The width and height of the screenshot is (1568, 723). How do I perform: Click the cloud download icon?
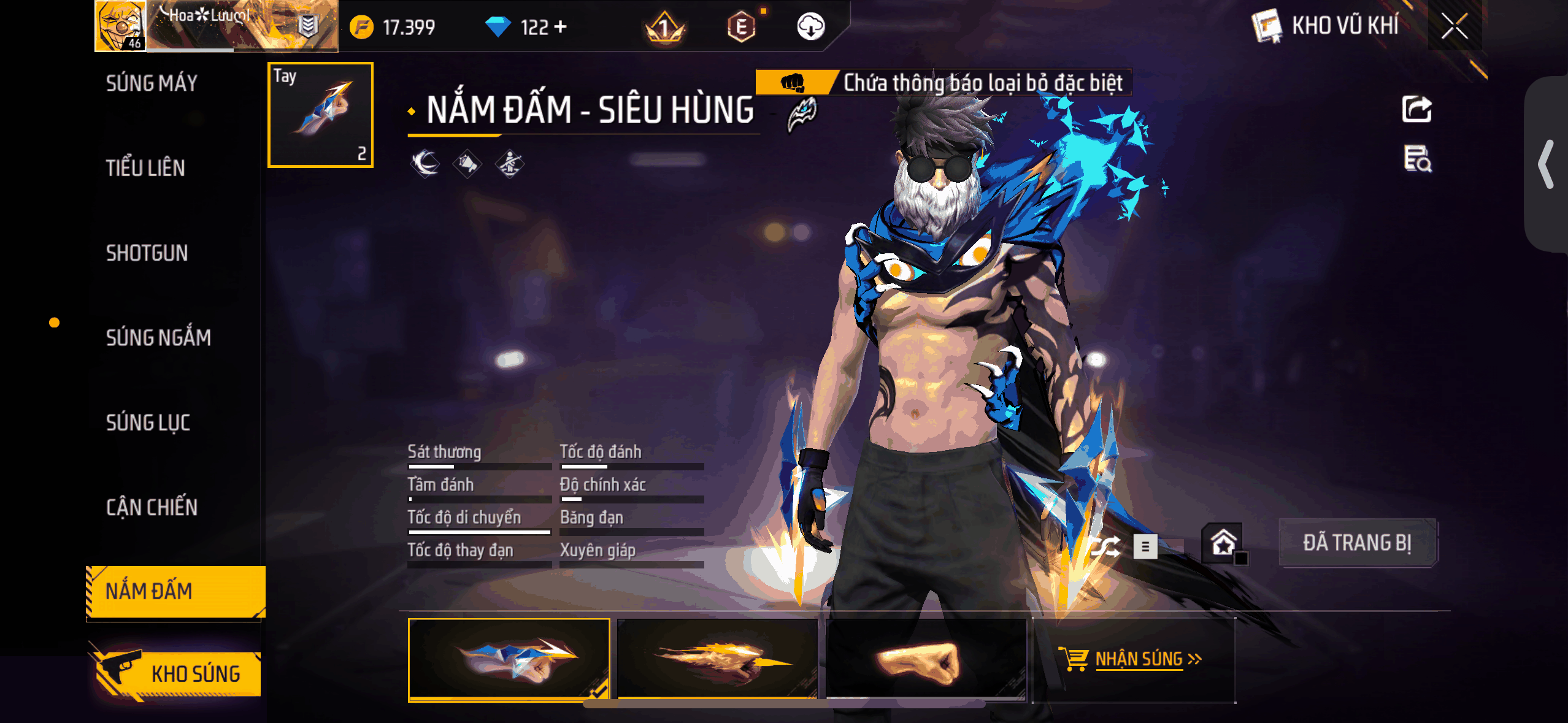pos(811,26)
